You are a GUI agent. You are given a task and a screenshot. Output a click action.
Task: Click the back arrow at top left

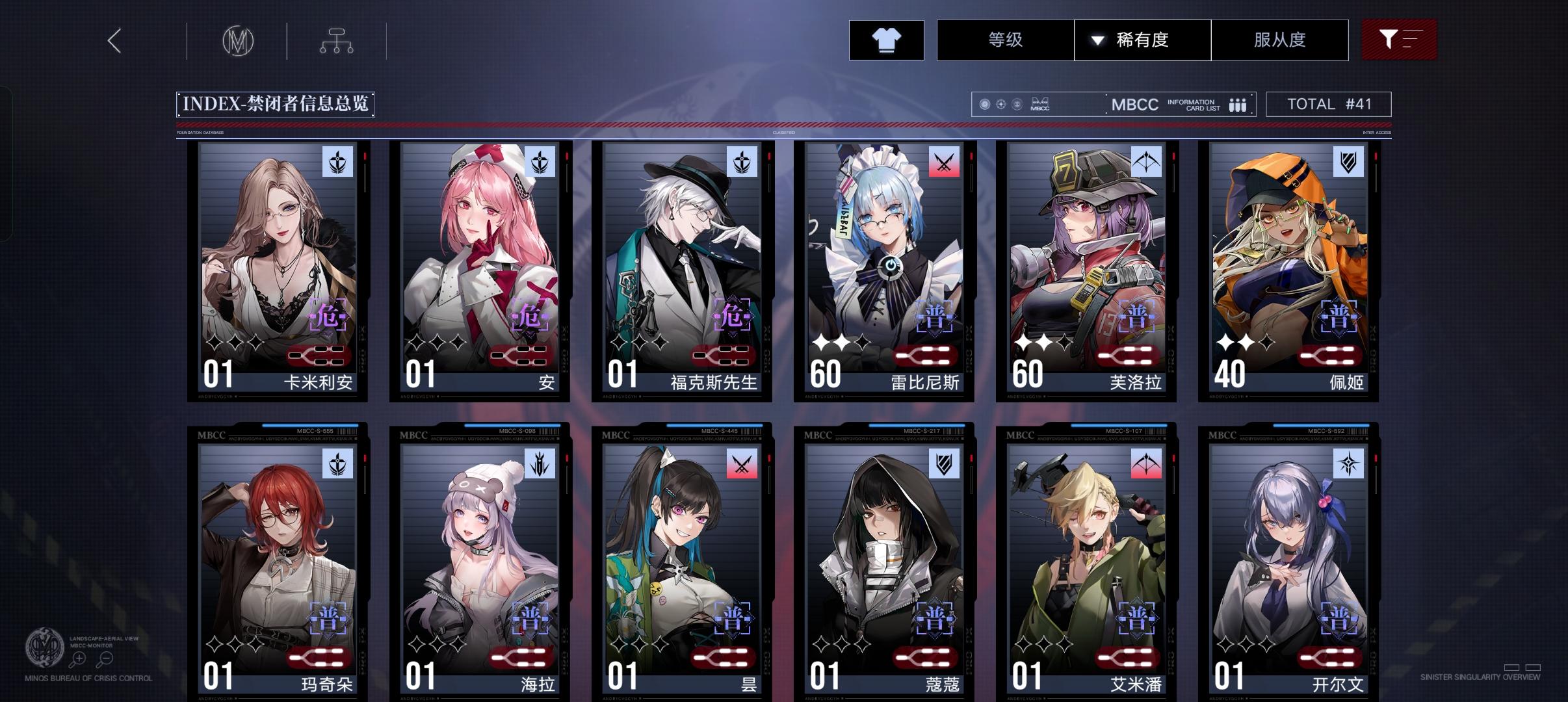click(114, 40)
